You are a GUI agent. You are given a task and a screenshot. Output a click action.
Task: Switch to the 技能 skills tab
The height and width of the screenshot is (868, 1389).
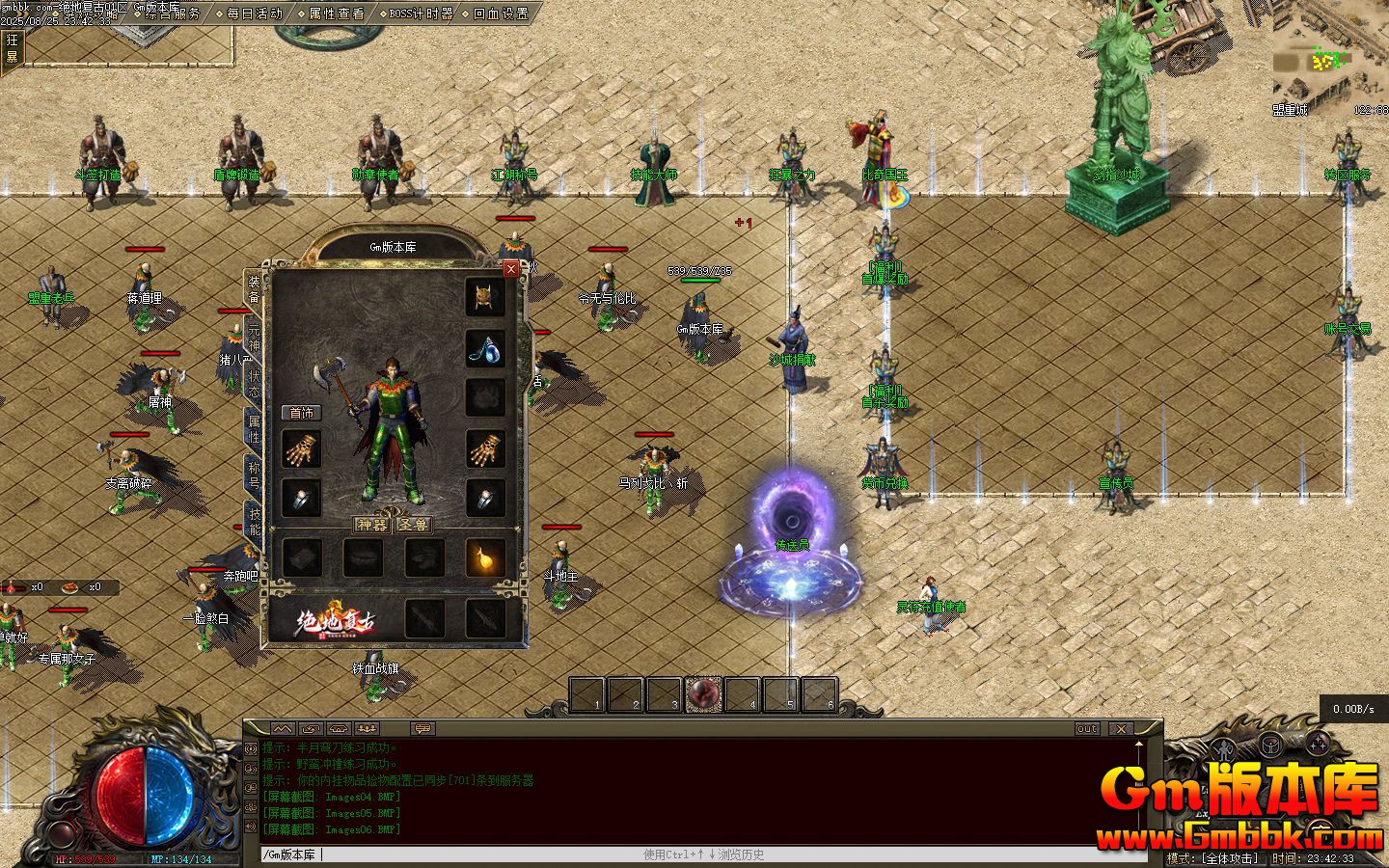click(254, 521)
